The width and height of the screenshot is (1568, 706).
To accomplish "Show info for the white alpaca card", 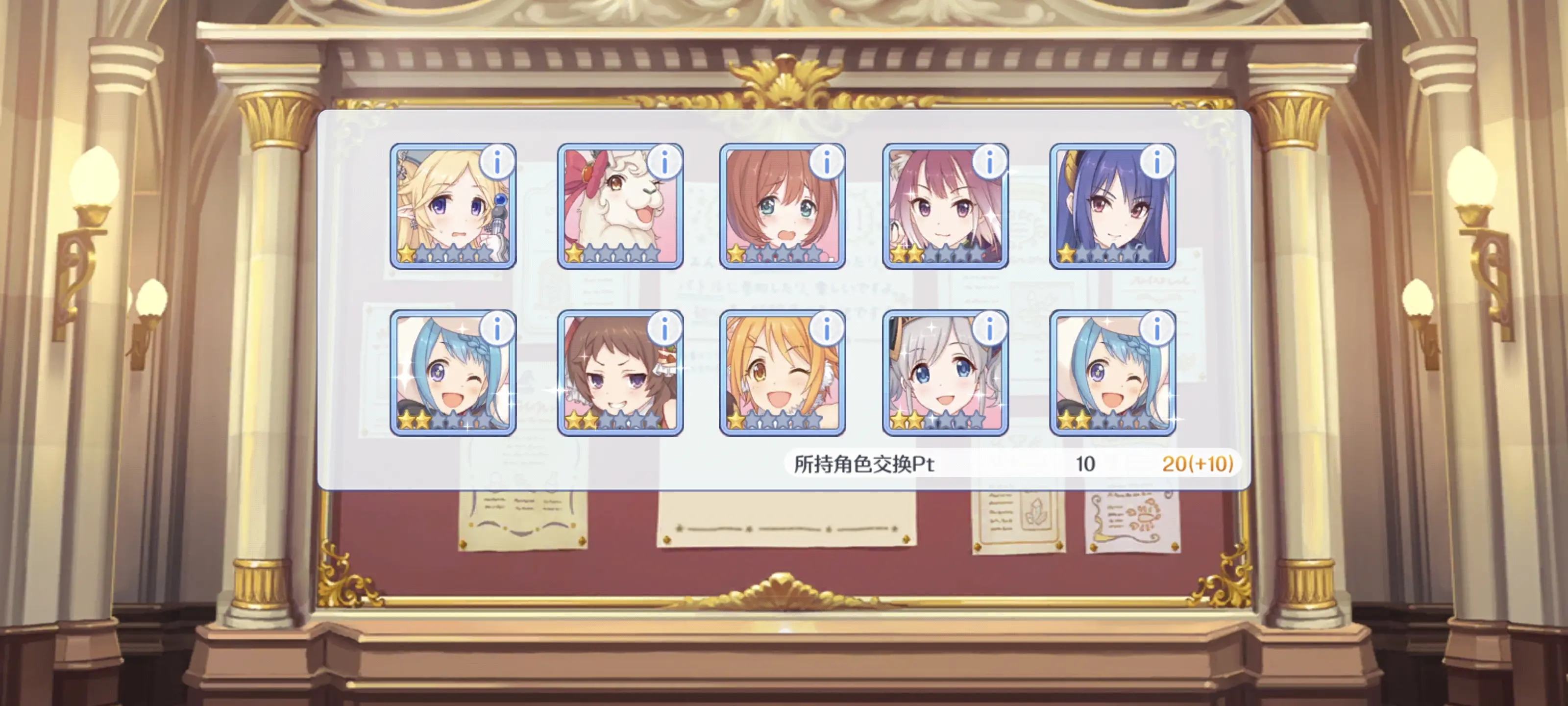I will (x=665, y=162).
